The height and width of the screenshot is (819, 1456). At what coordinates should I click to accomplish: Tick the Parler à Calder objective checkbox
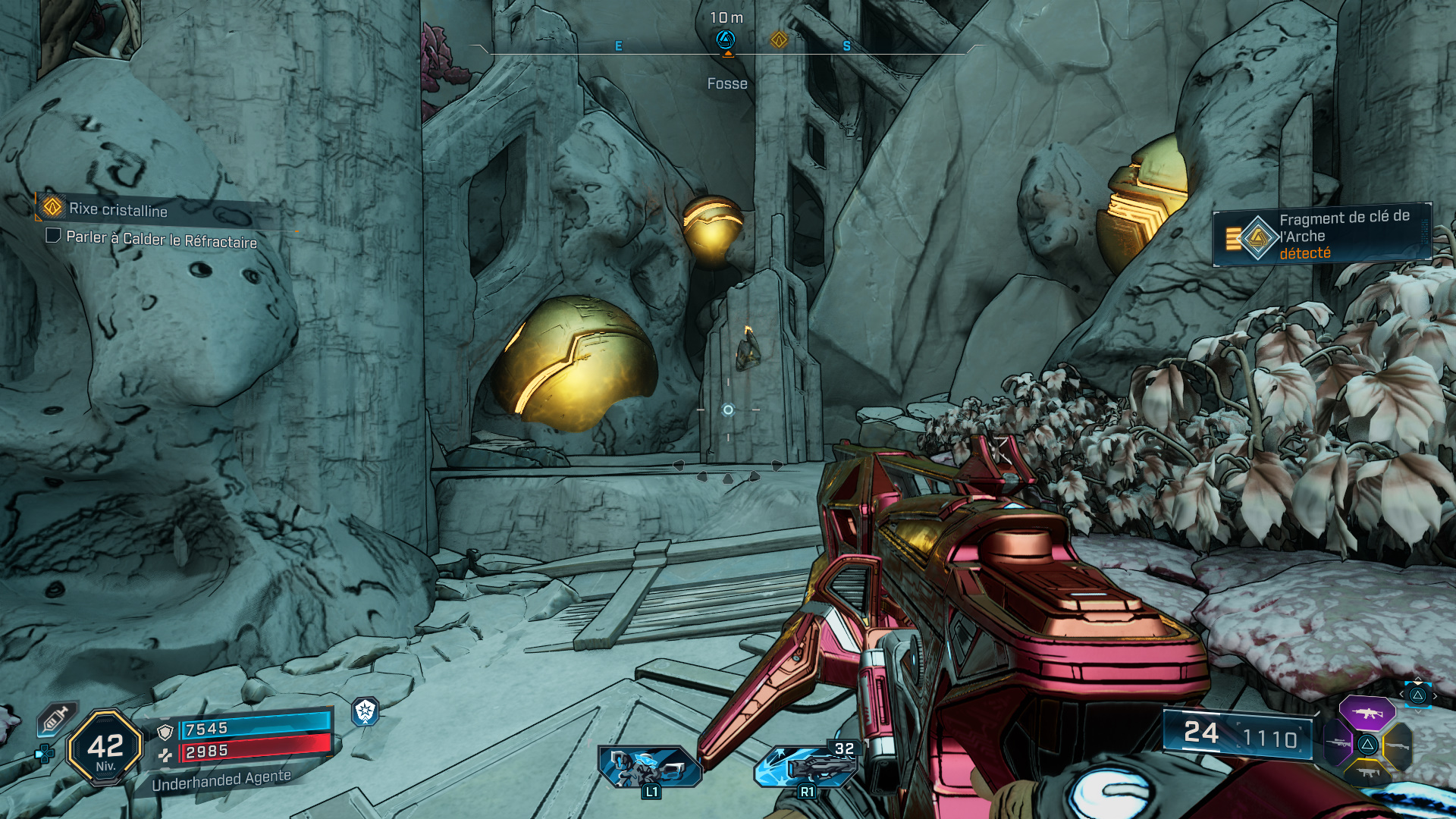coord(53,235)
